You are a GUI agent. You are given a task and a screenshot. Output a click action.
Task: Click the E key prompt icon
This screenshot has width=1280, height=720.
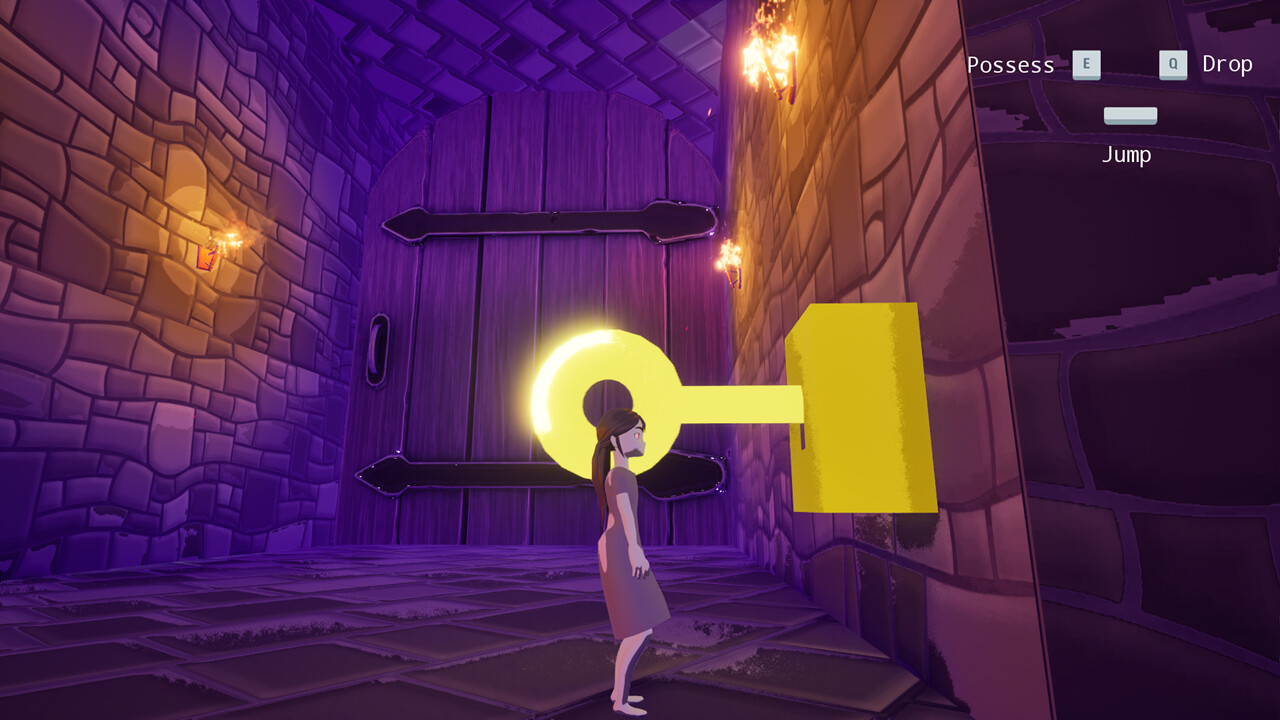(x=1086, y=65)
